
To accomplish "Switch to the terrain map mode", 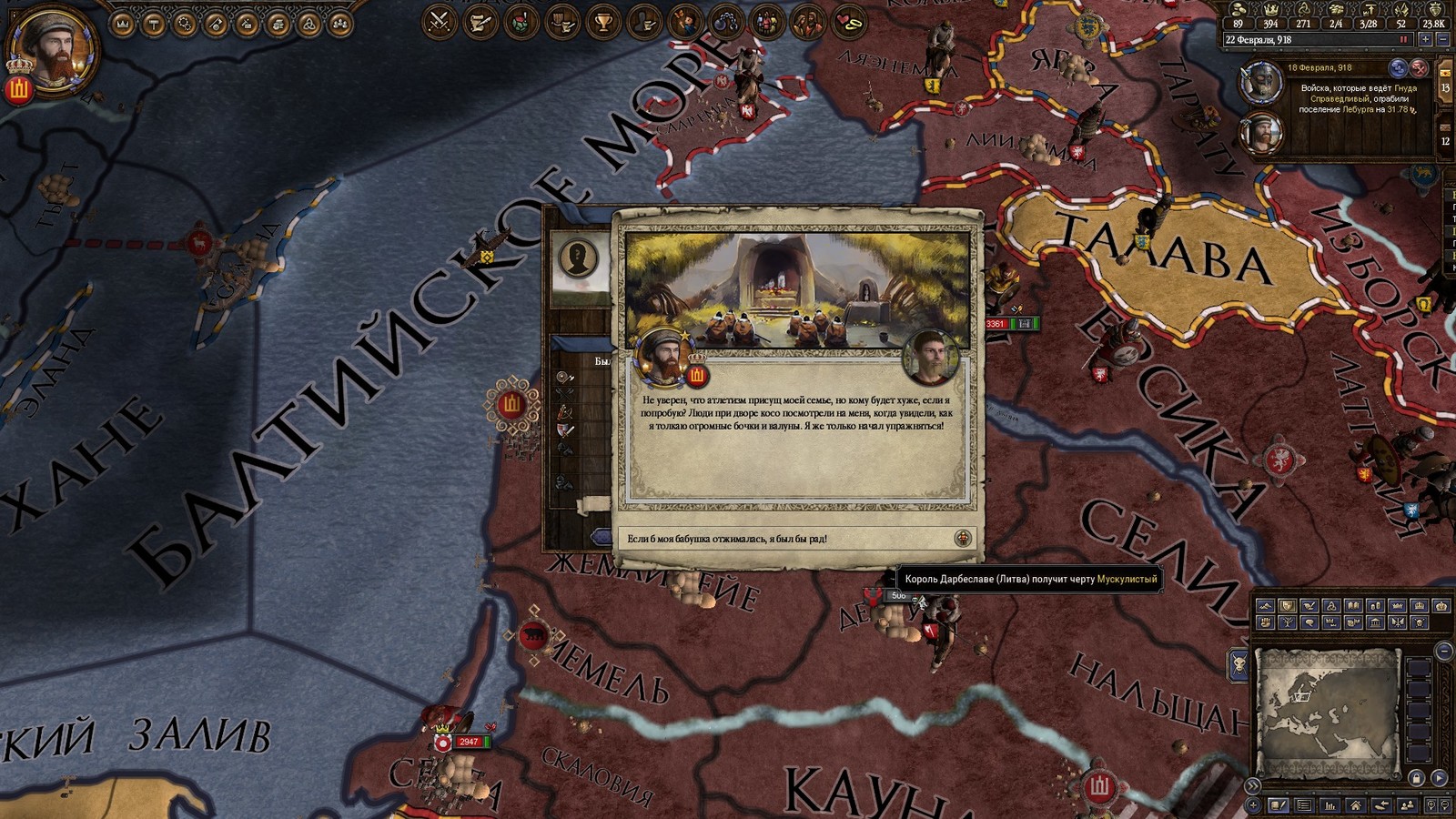I will click(x=1265, y=606).
